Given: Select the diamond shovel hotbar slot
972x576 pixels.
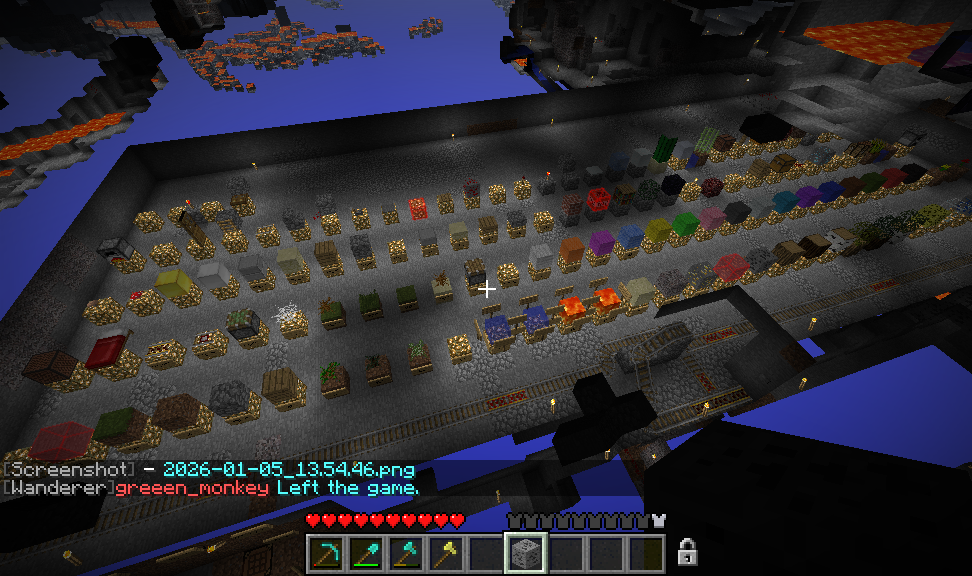Looking at the screenshot, I should coord(366,552).
